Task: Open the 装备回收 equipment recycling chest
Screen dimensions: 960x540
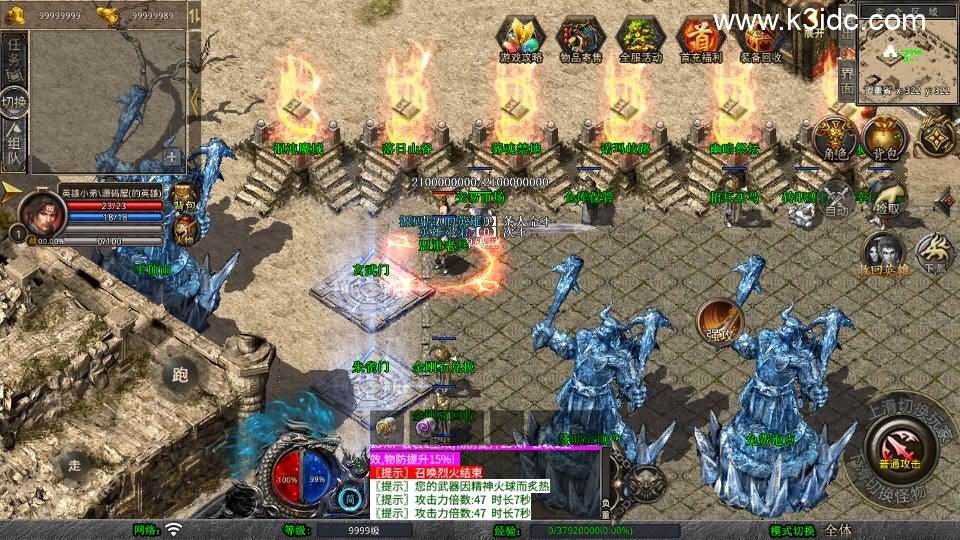Action: pos(760,38)
